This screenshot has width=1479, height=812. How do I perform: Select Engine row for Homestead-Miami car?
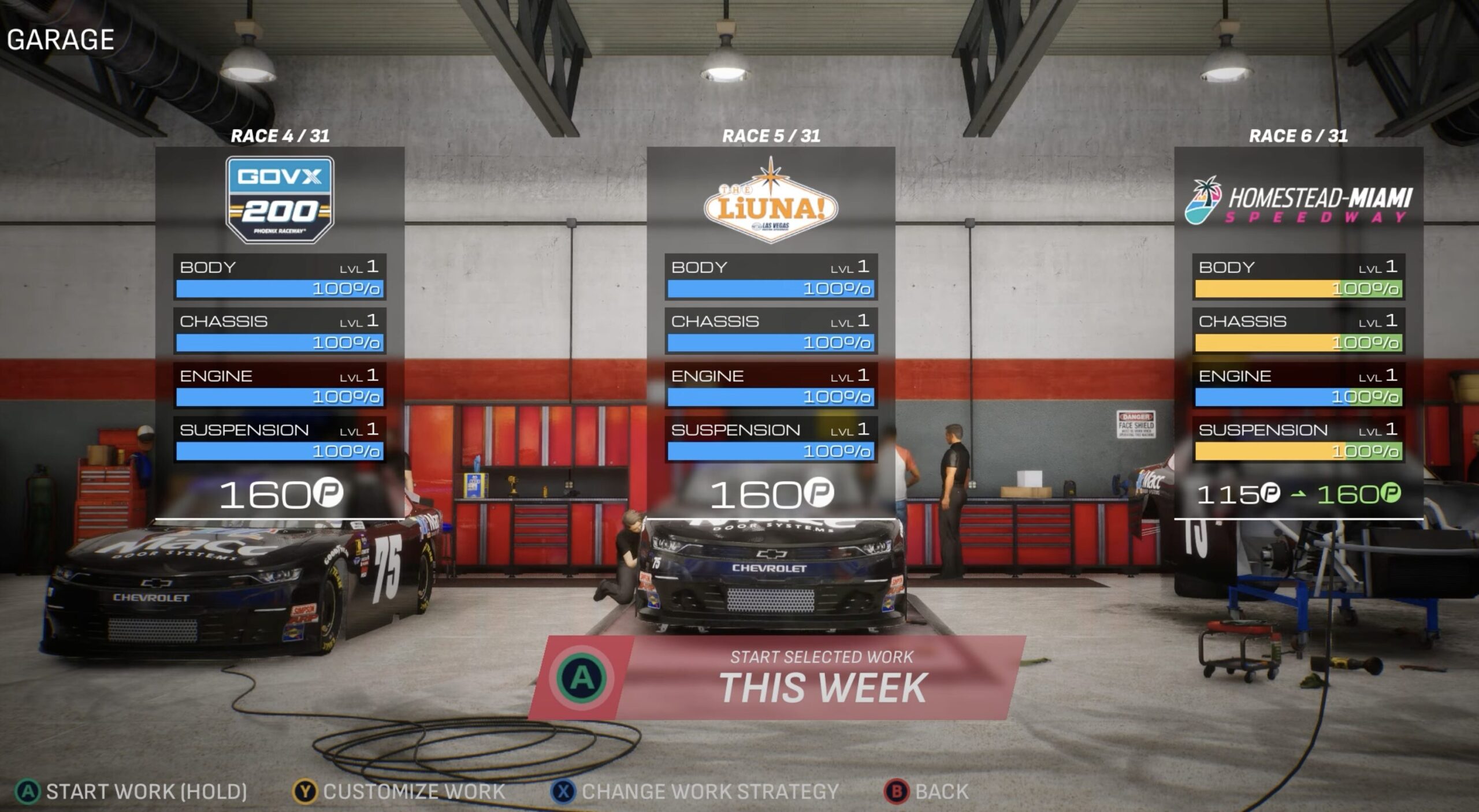[1298, 385]
